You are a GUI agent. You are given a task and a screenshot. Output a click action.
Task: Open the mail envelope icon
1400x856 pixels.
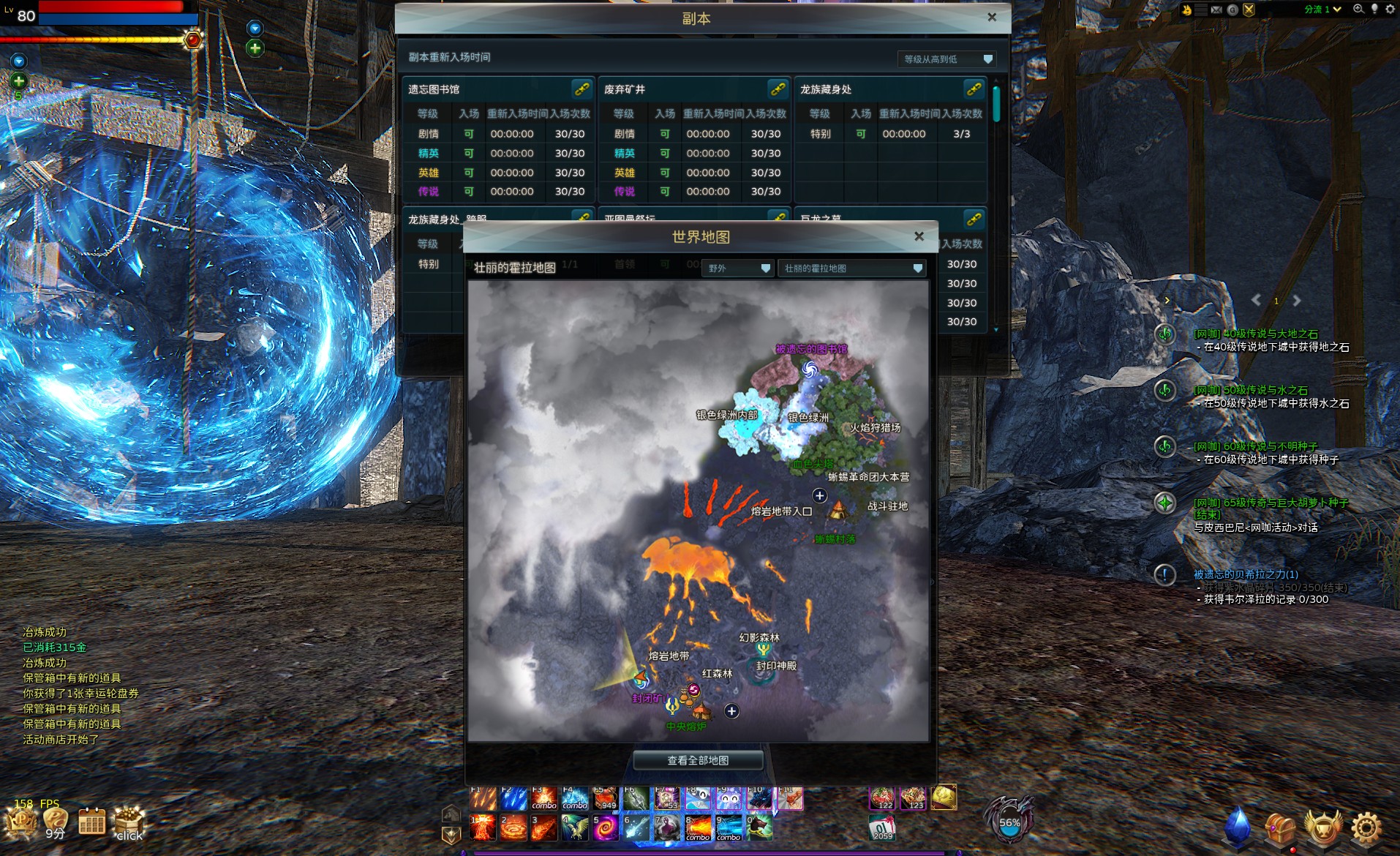1216,10
